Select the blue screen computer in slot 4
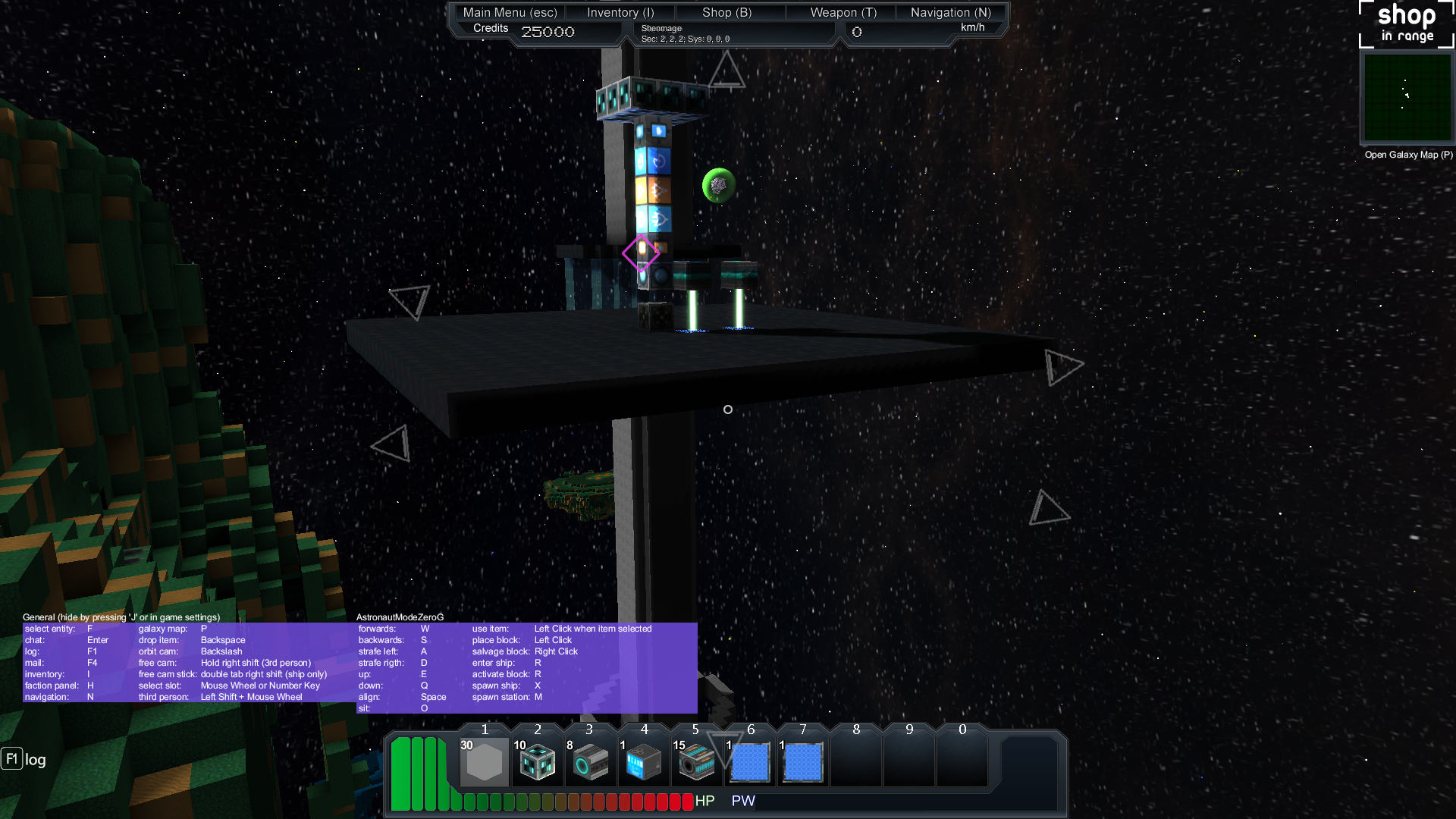The height and width of the screenshot is (819, 1456). point(643,761)
